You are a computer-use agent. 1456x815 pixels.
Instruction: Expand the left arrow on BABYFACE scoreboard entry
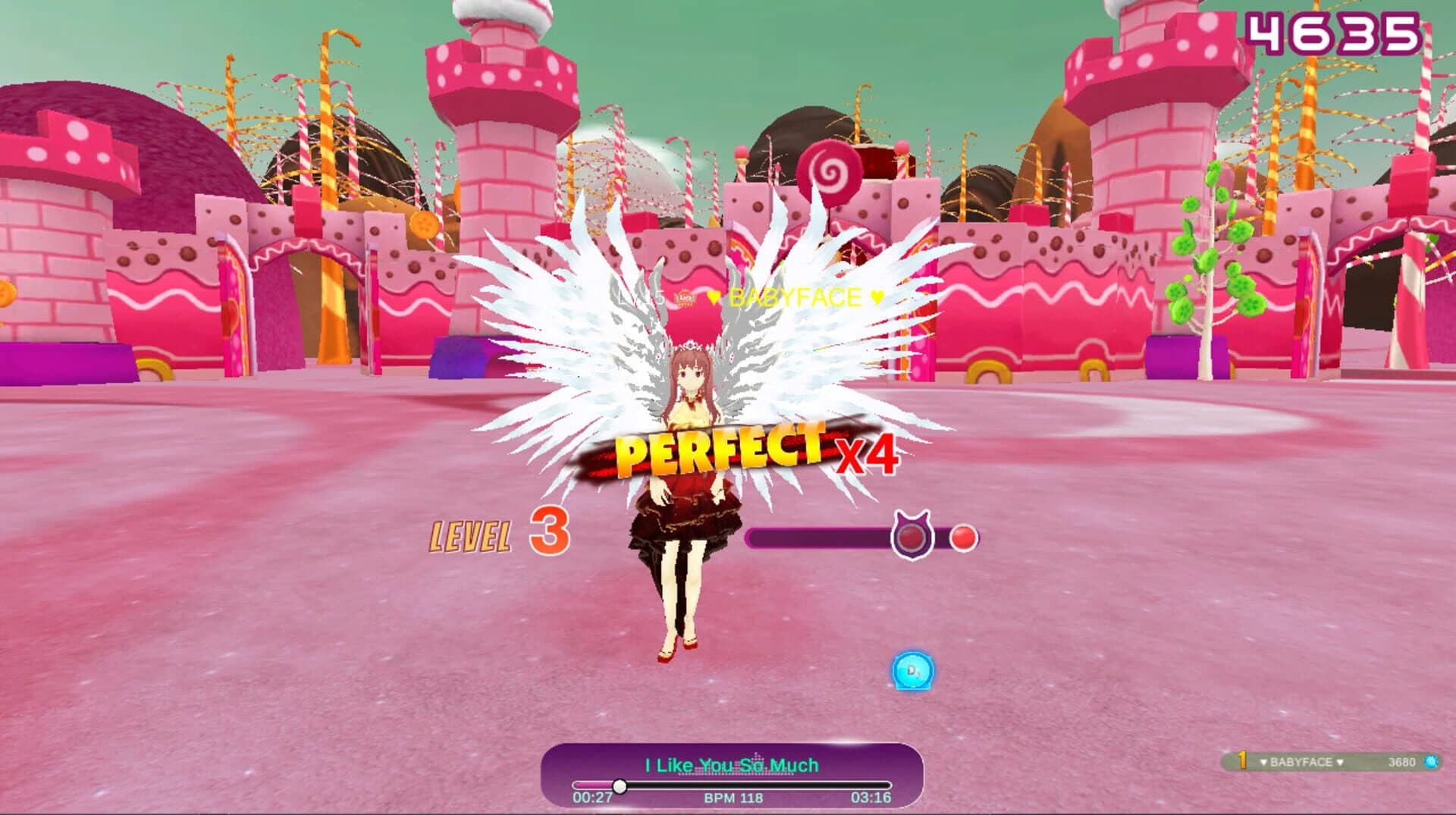tap(1263, 761)
